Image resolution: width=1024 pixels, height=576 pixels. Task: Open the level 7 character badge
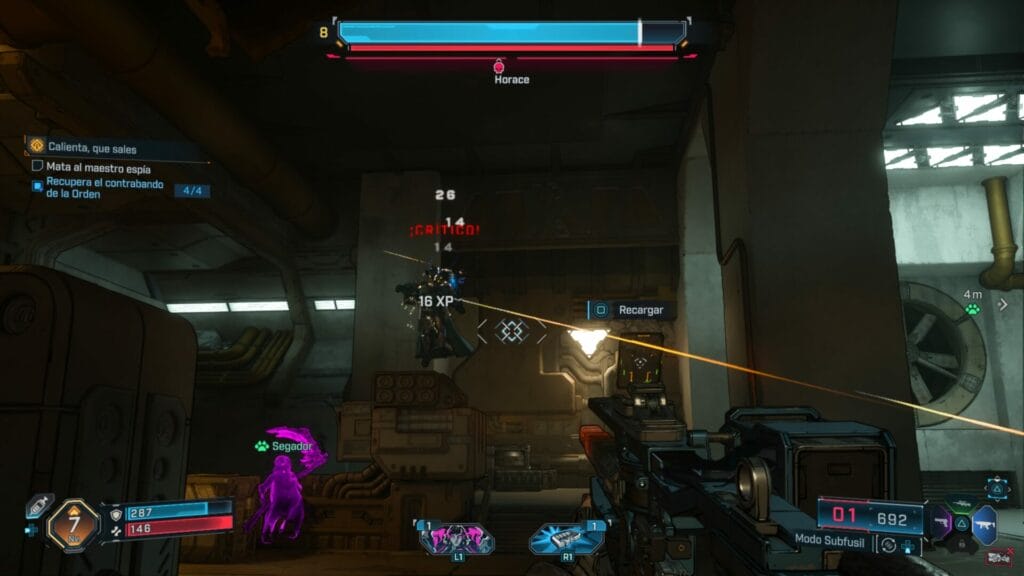coord(73,523)
